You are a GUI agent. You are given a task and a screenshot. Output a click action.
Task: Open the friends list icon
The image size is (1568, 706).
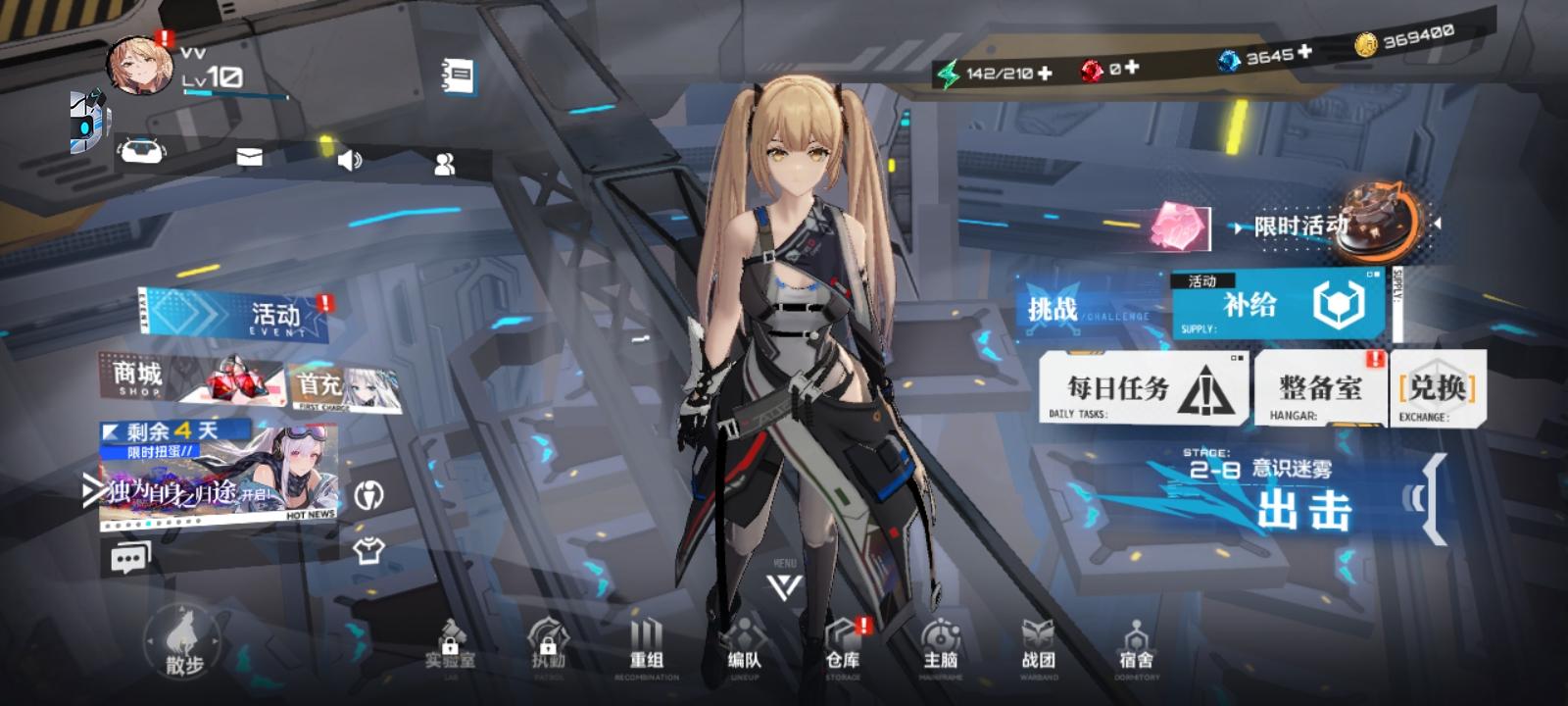(x=443, y=163)
